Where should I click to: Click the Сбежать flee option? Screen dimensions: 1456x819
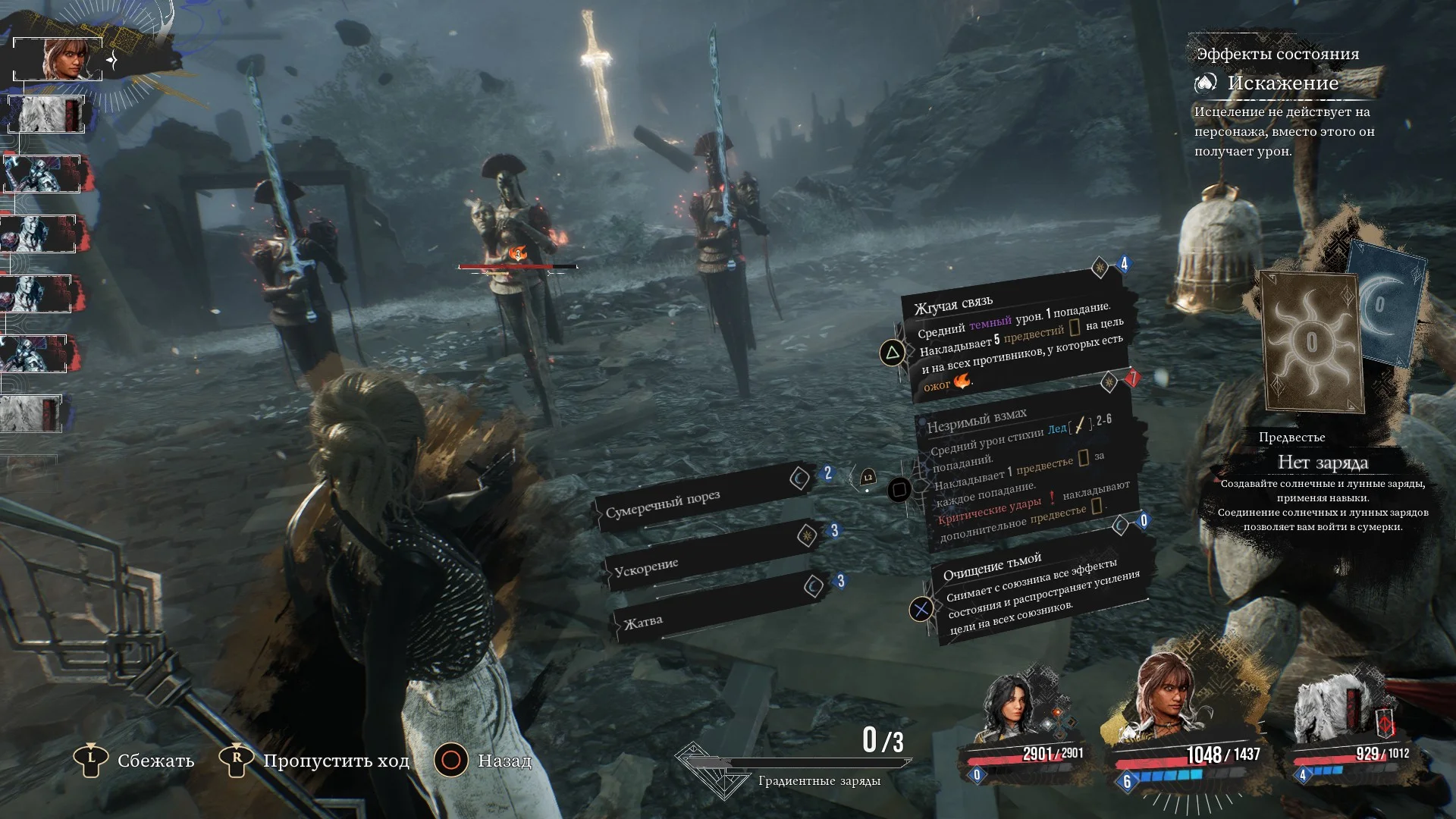point(136,760)
